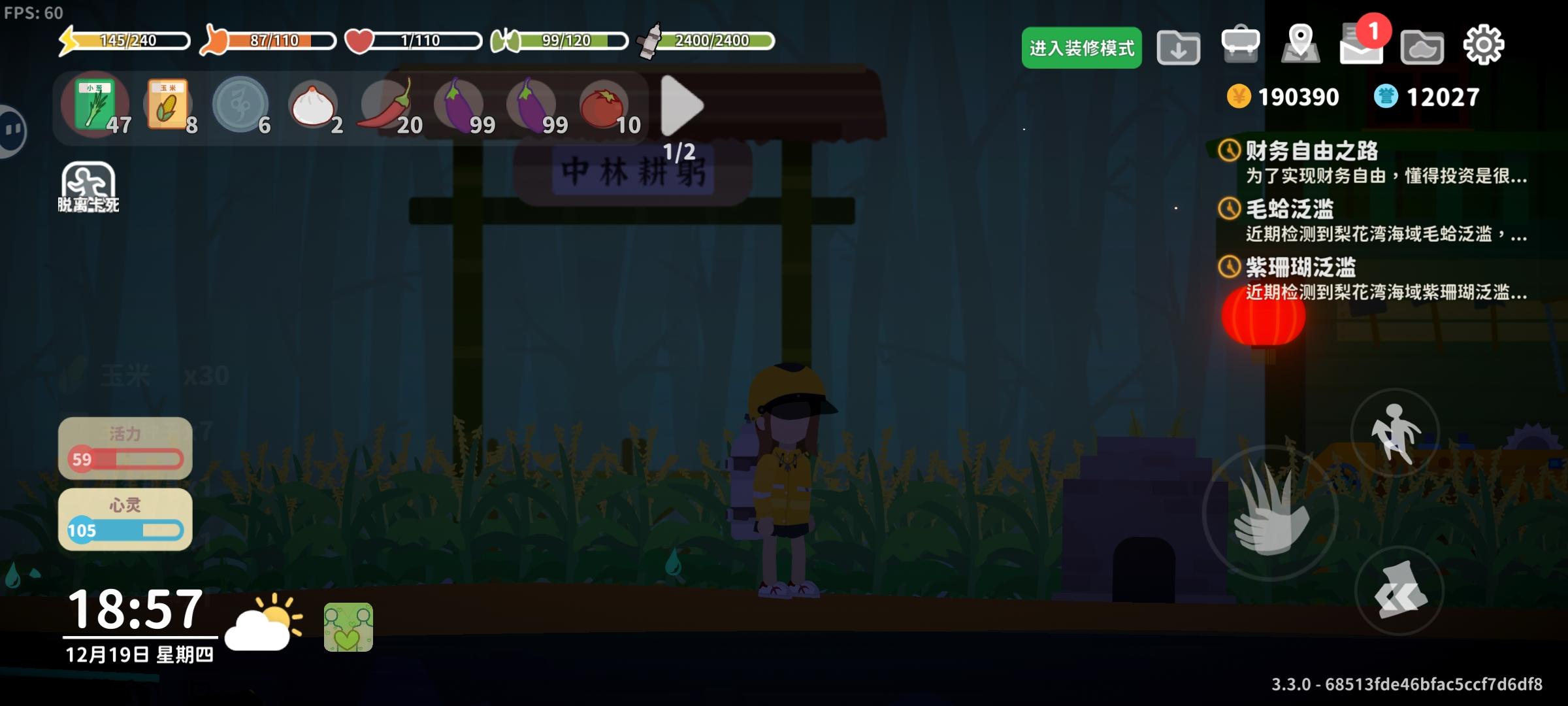Select the 小葱 seeds hotbar slot

click(x=95, y=106)
